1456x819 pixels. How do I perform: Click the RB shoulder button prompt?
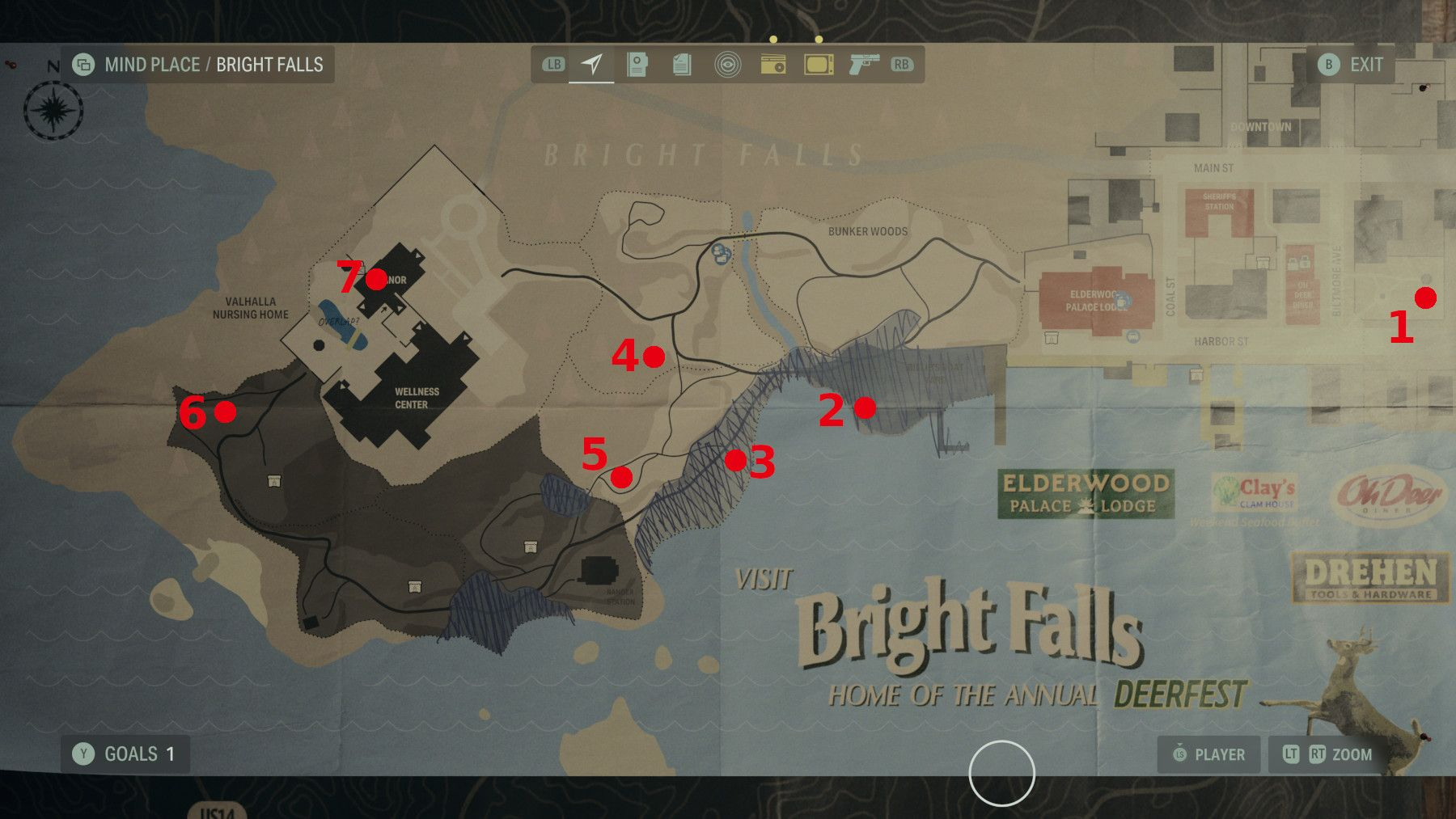click(x=904, y=64)
